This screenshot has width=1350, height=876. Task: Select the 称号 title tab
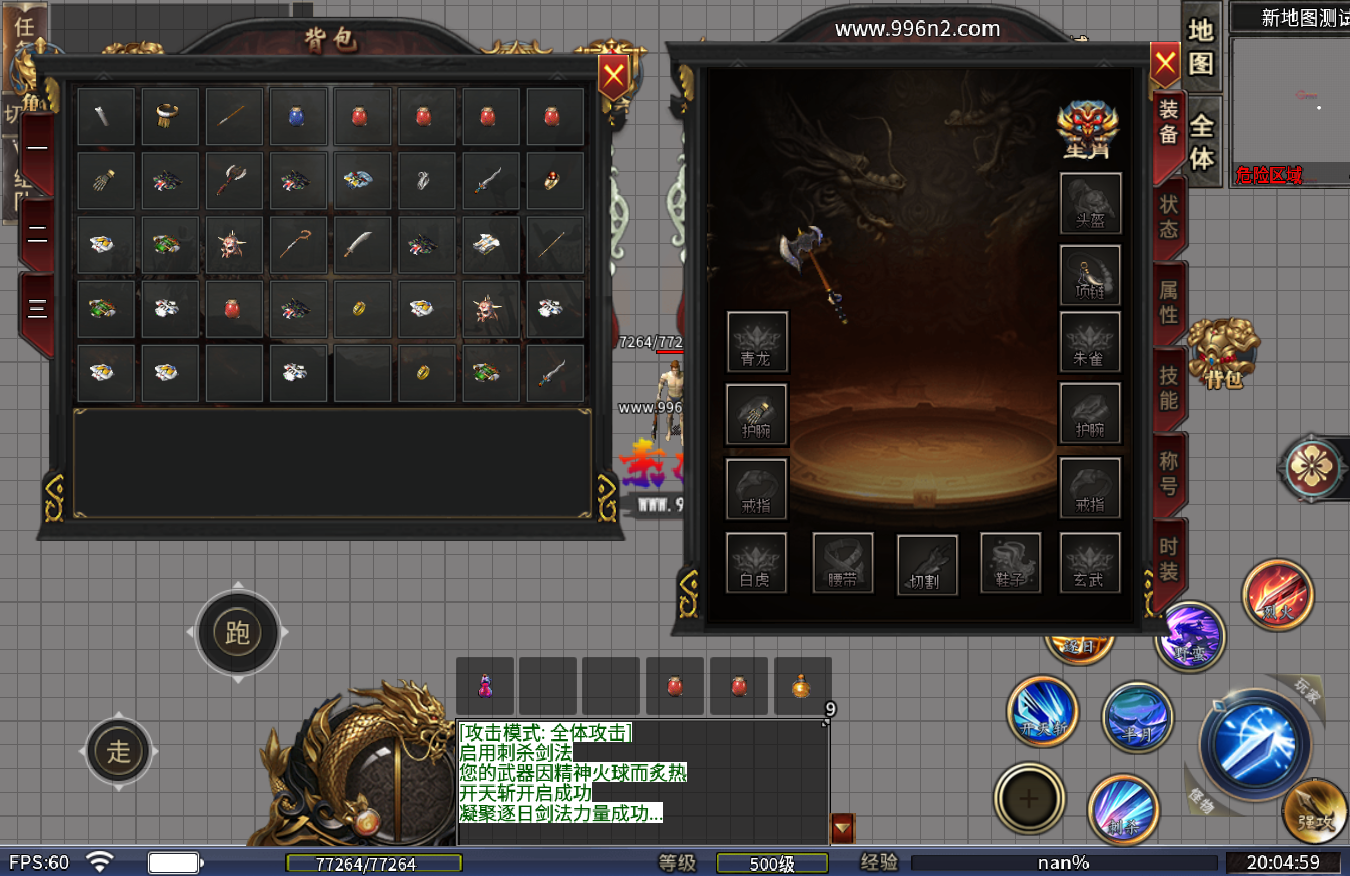[1169, 475]
